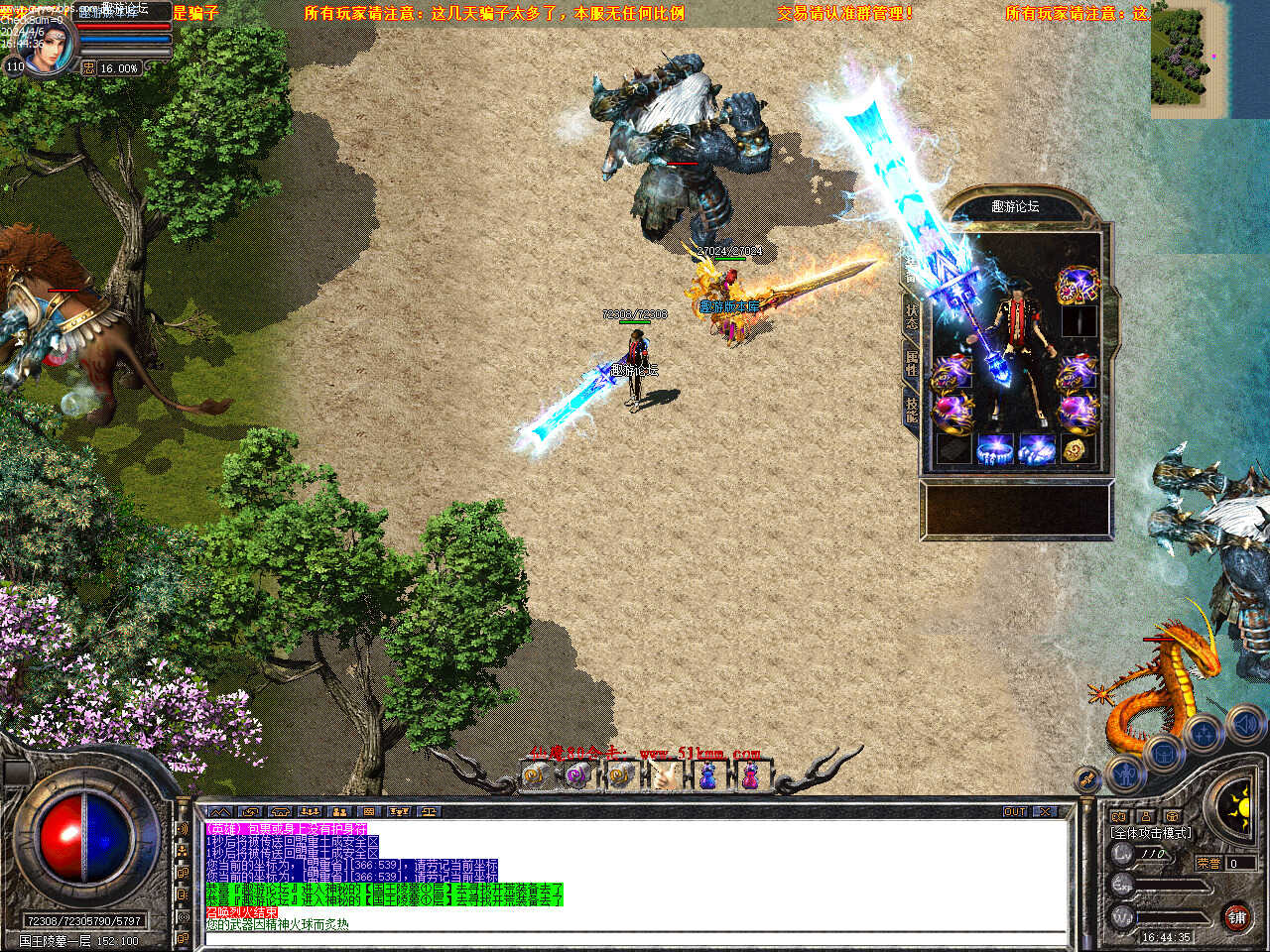This screenshot has width=1270, height=952.
Task: Switch to the 状态 tab in character panel
Action: click(x=911, y=316)
